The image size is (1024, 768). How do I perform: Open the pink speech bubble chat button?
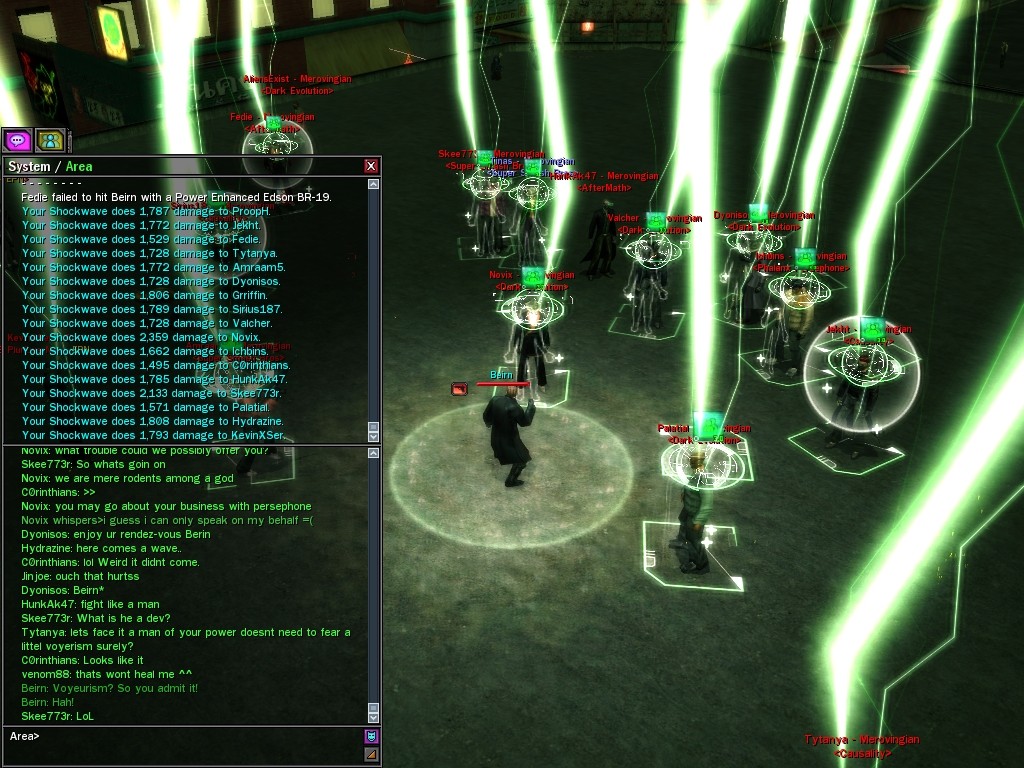pyautogui.click(x=17, y=140)
